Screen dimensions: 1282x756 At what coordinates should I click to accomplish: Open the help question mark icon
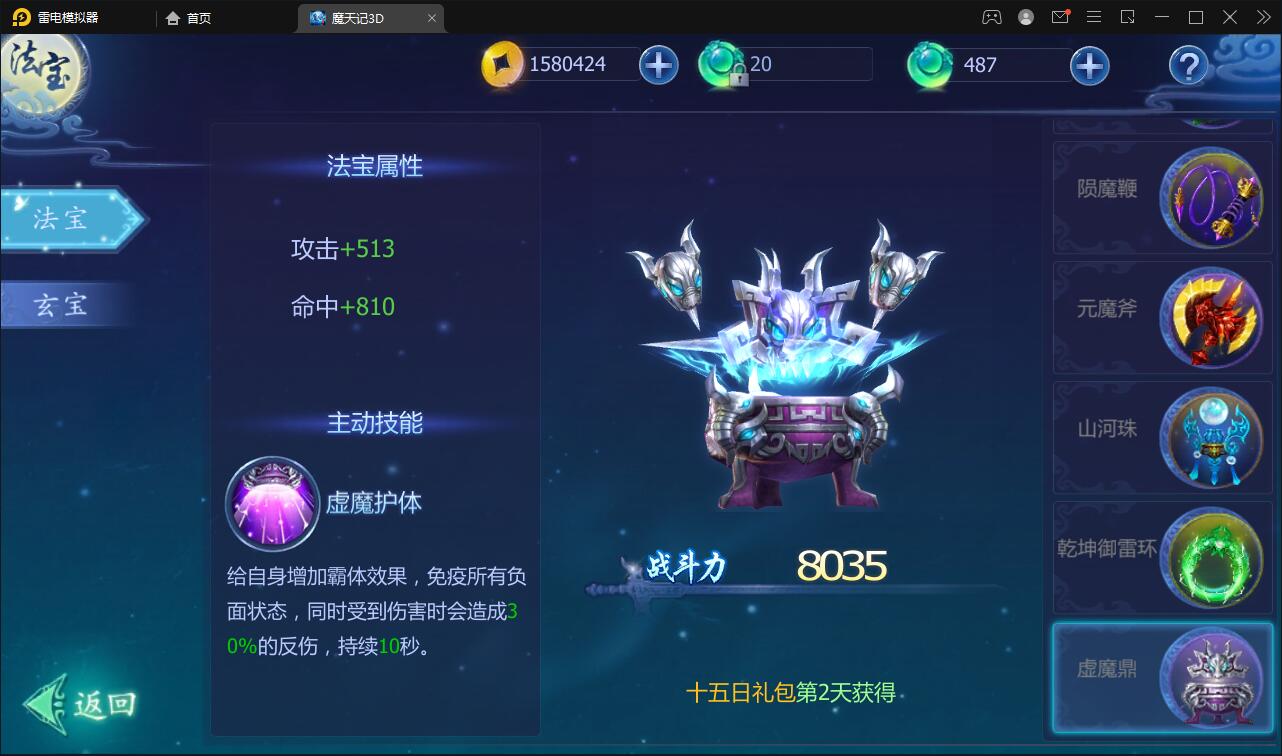[1186, 66]
